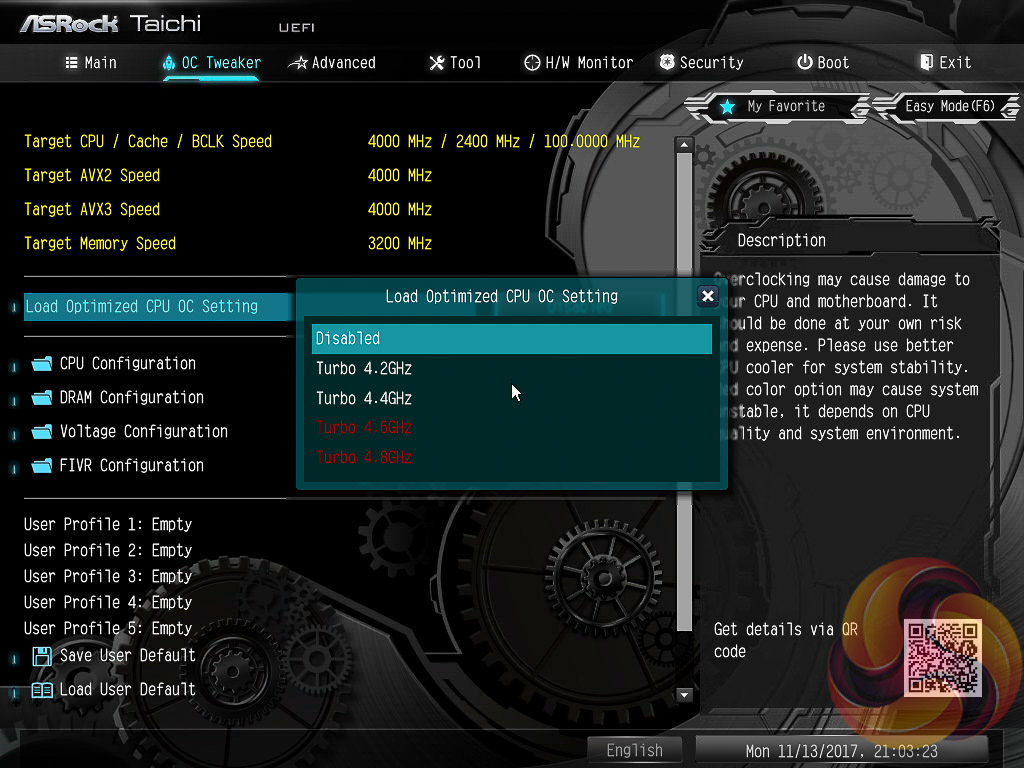1024x768 pixels.
Task: Open My Favorite list
Action: 773,106
